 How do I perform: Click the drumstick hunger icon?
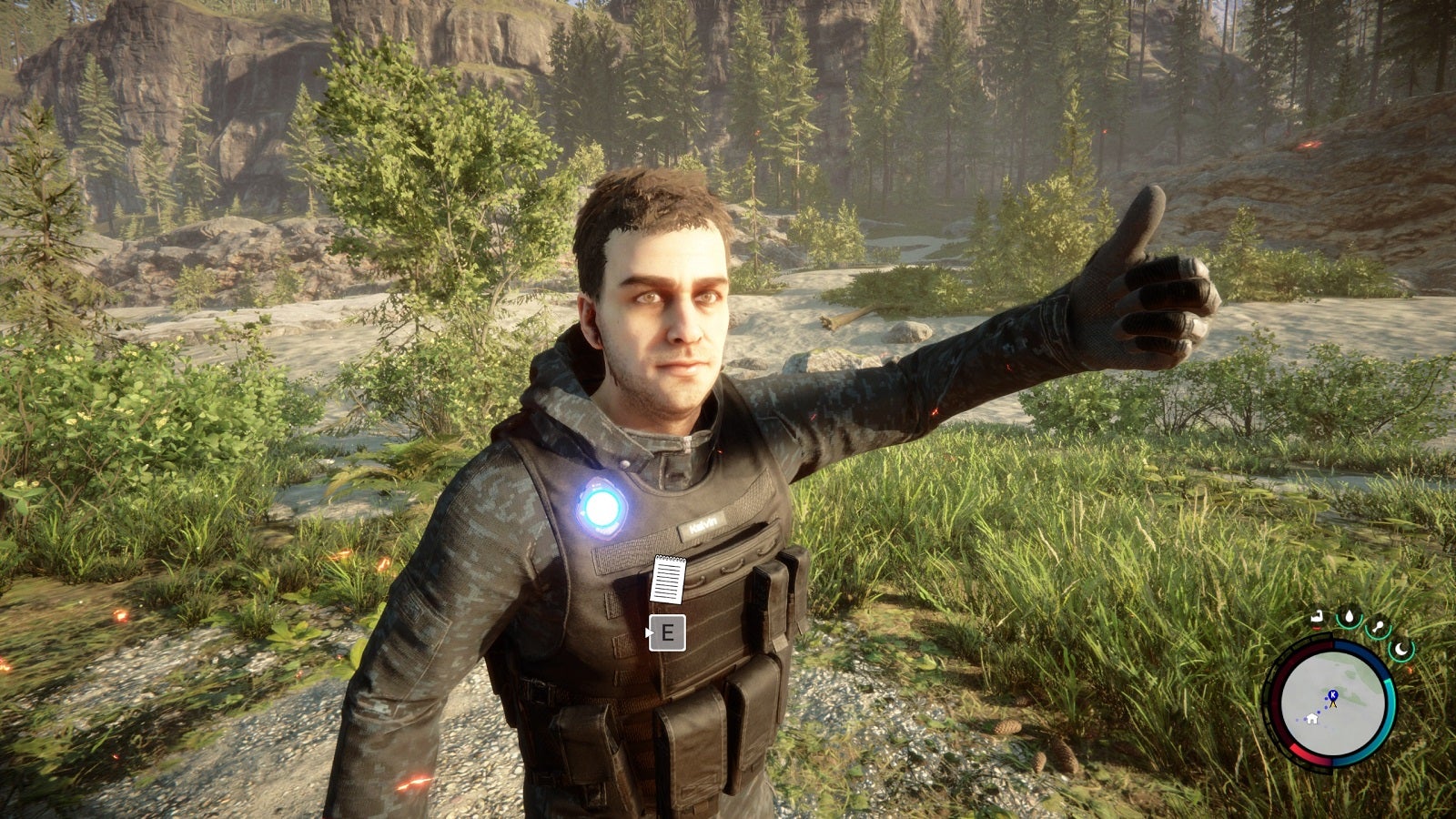coord(1379,625)
